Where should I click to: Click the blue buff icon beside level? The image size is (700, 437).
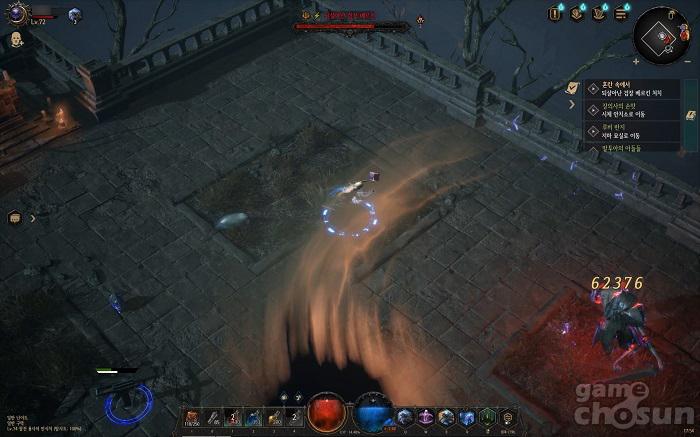tap(75, 14)
